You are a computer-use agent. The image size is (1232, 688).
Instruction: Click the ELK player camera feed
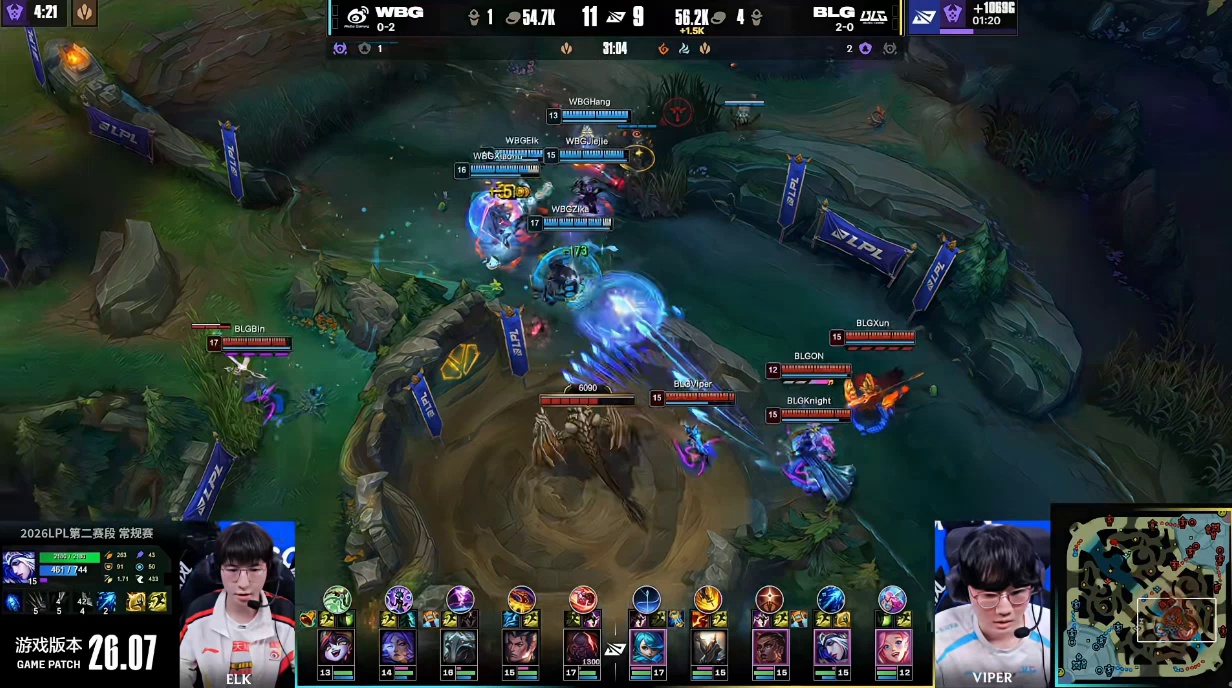click(238, 603)
